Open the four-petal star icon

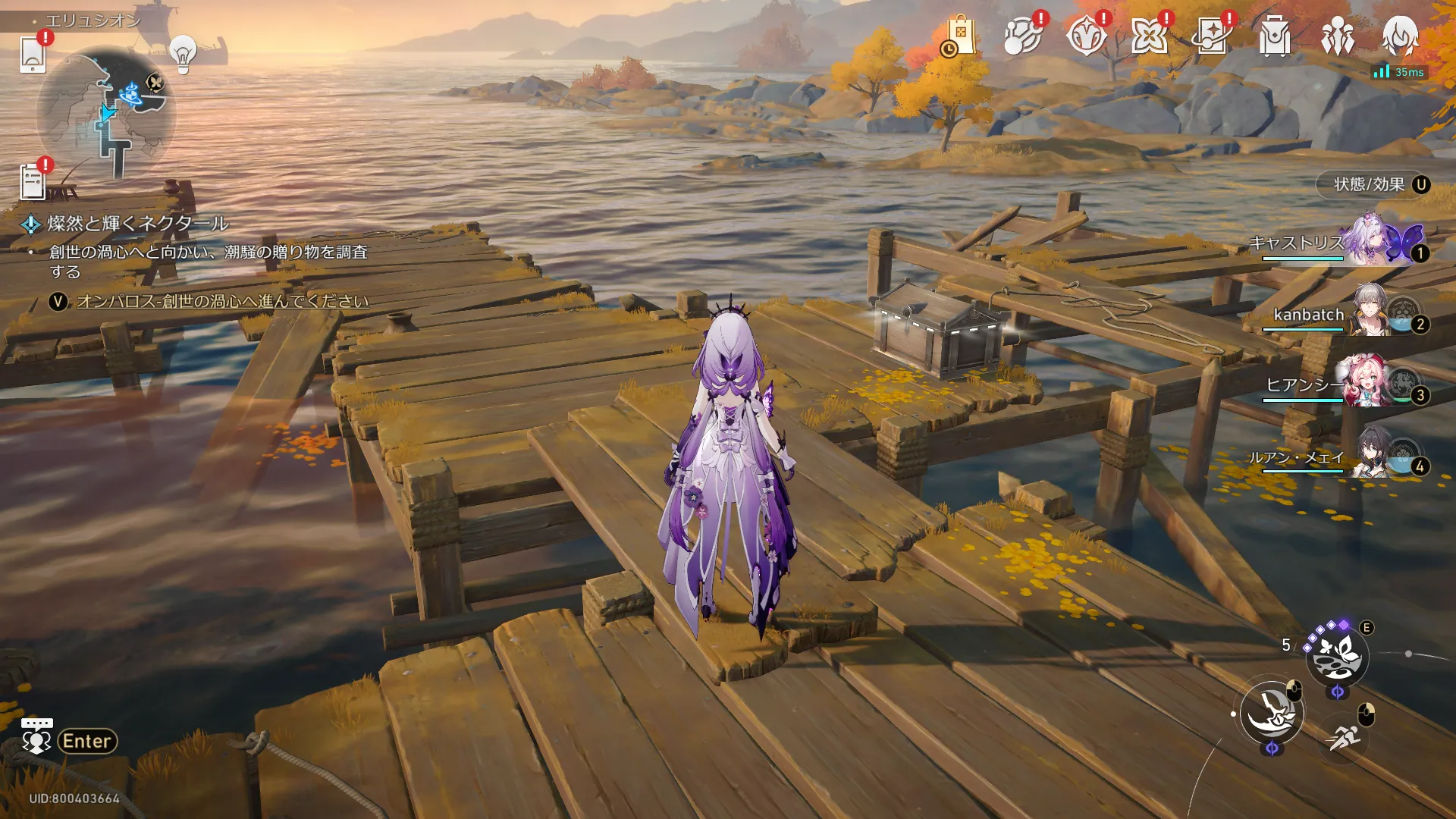1149,36
